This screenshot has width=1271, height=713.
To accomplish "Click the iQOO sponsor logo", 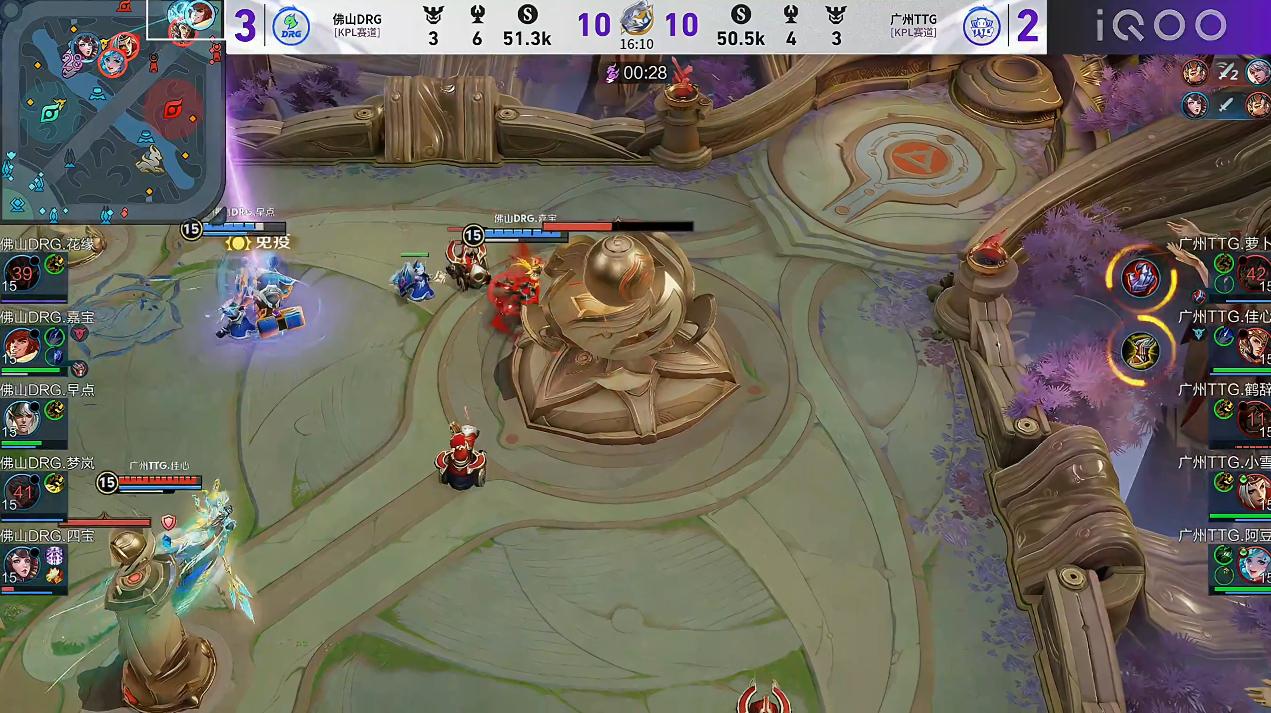I will (1161, 26).
